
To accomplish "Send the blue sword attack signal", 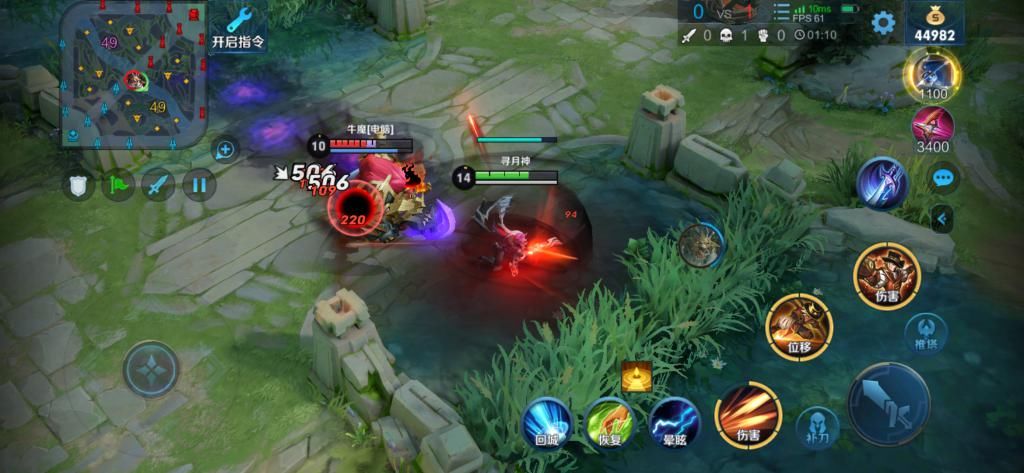I will point(158,184).
